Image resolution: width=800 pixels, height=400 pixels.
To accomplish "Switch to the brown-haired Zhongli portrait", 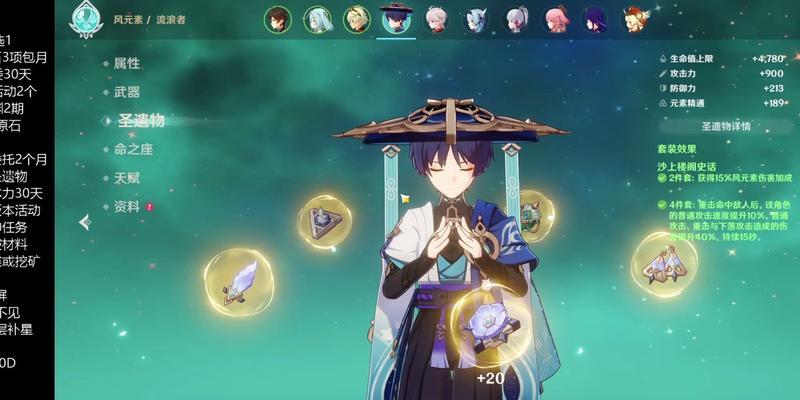I will [279, 19].
